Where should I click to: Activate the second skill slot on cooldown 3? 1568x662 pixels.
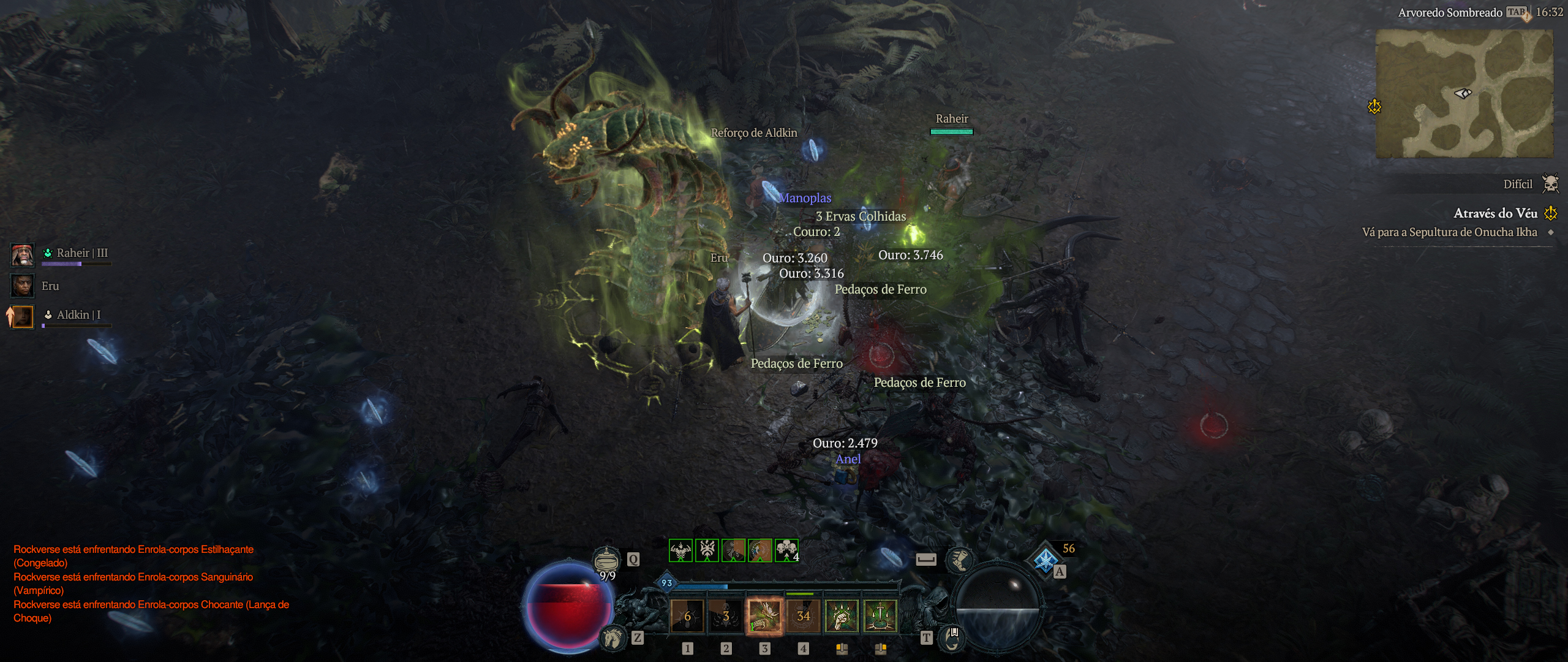click(x=725, y=615)
